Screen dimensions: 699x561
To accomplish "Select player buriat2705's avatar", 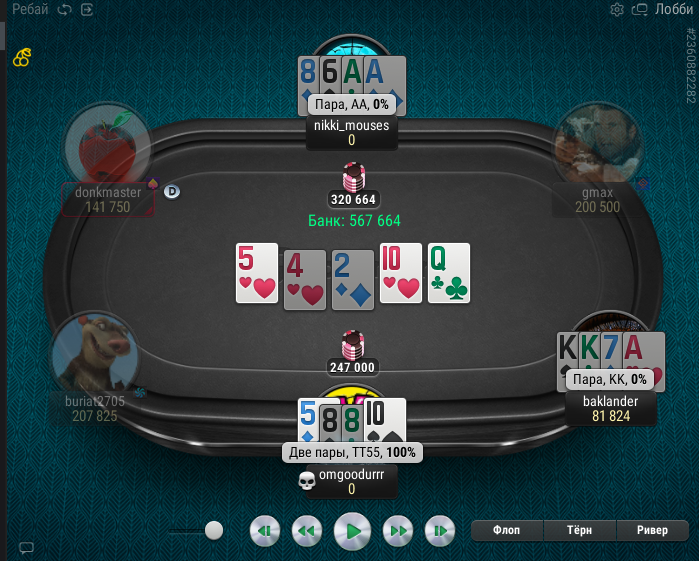I will pyautogui.click(x=95, y=352).
